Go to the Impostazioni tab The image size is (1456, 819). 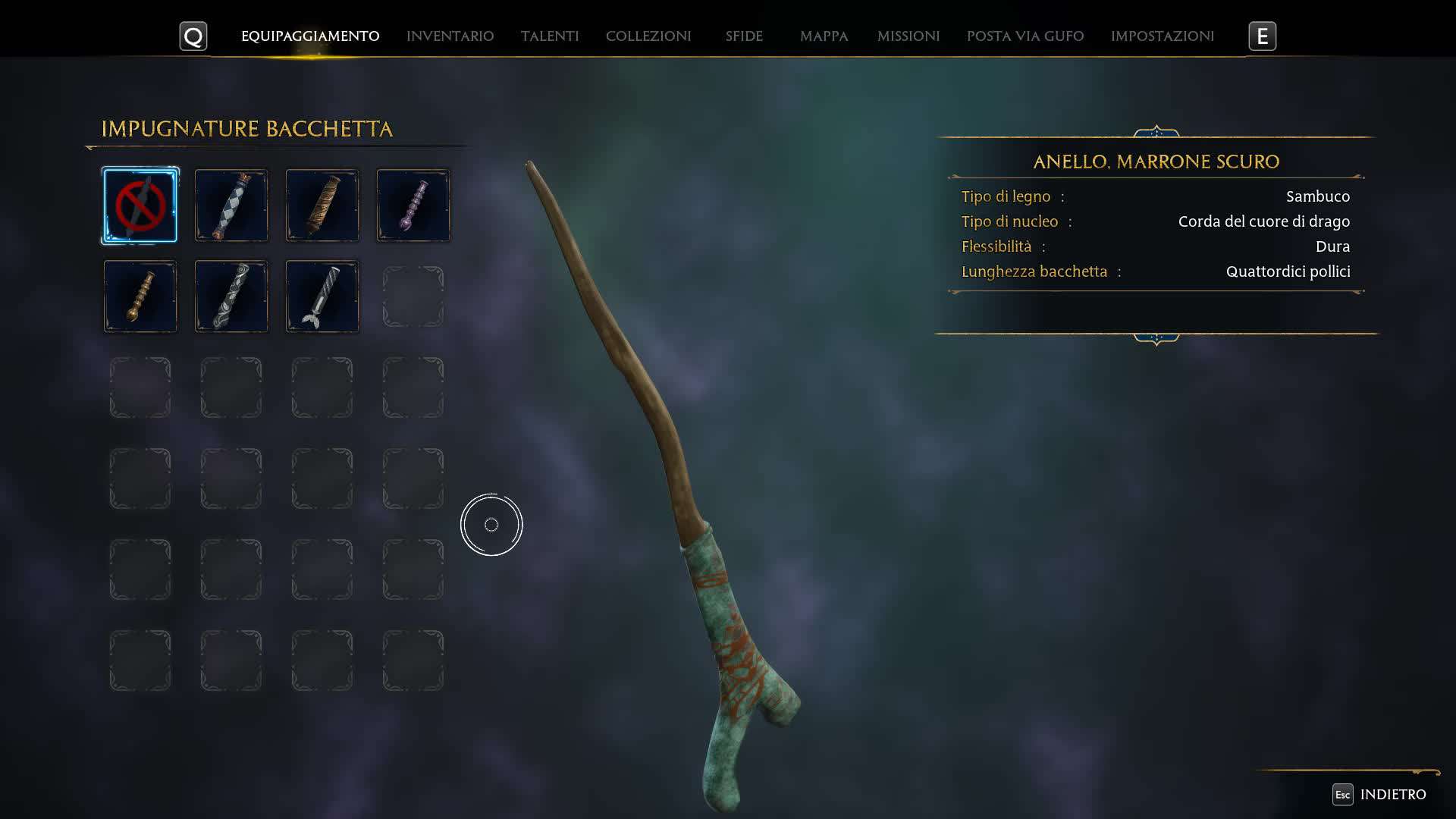(x=1163, y=36)
